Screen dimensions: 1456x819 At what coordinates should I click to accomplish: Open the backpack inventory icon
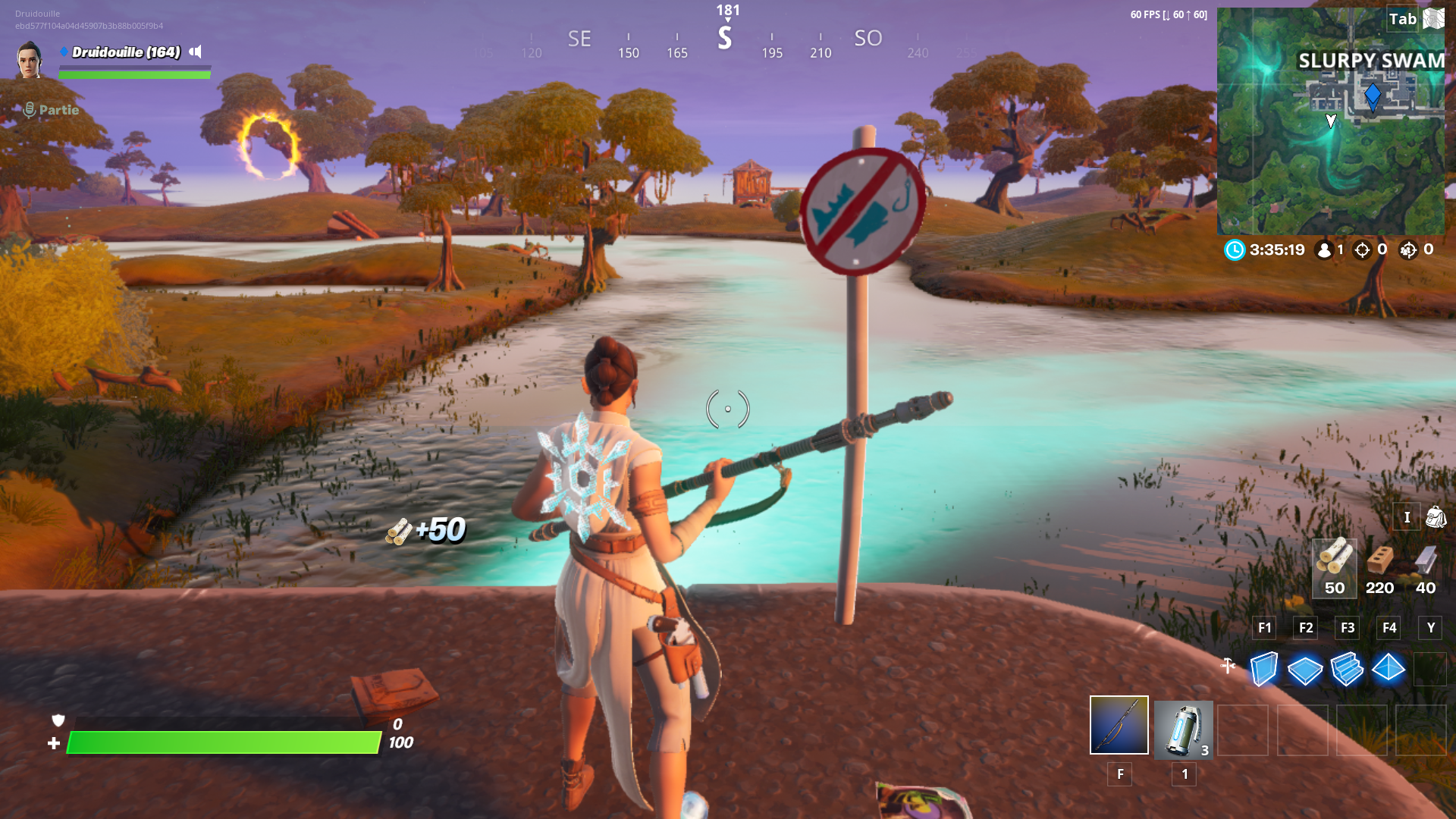(1436, 517)
